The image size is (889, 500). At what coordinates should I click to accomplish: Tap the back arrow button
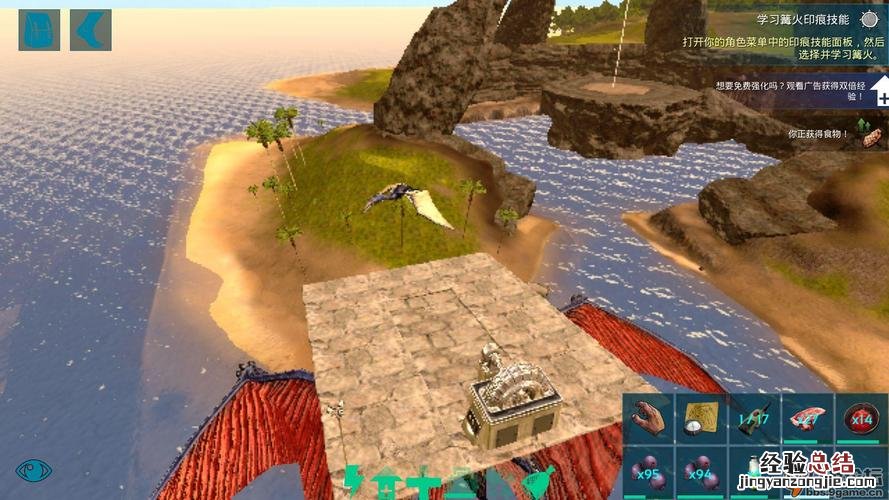coord(90,30)
